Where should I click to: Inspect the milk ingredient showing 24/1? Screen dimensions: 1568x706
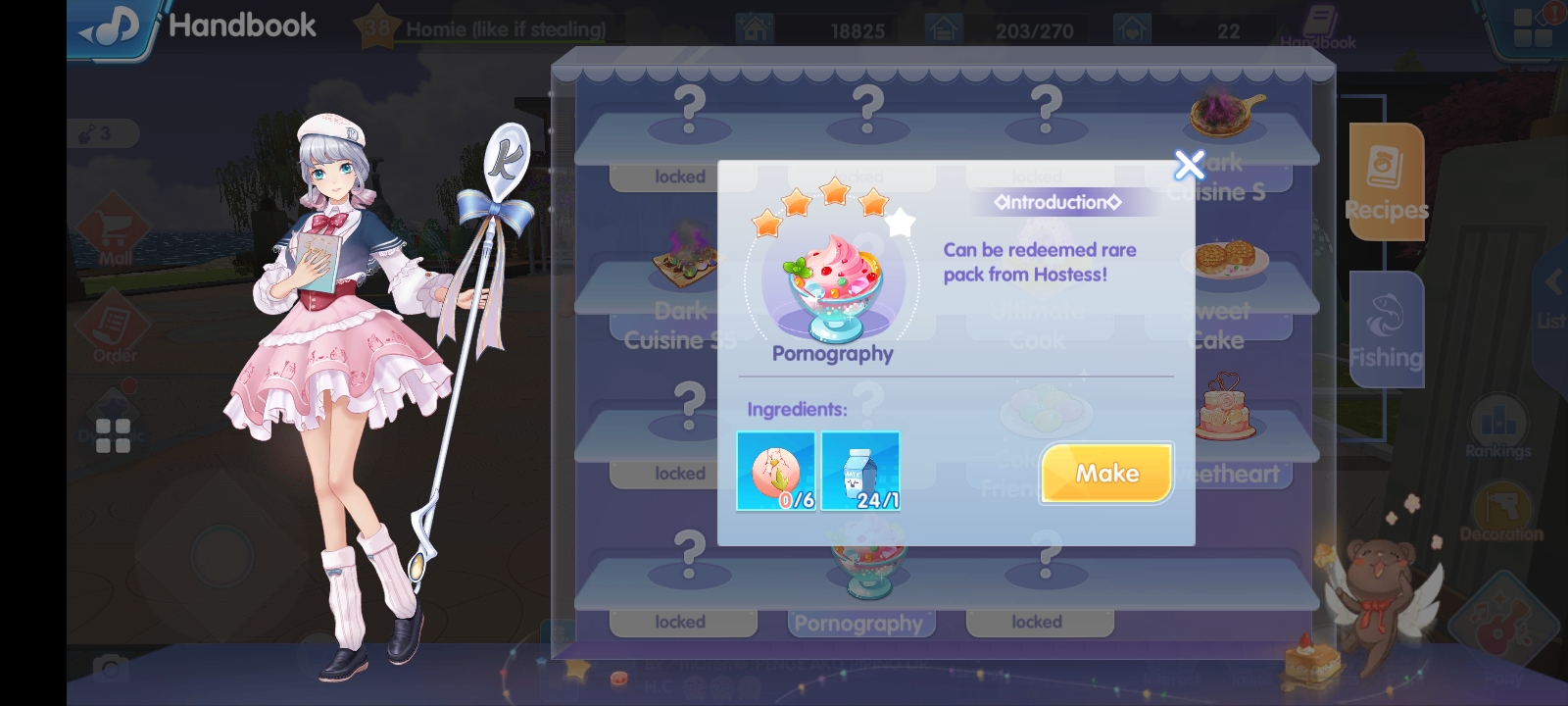860,471
